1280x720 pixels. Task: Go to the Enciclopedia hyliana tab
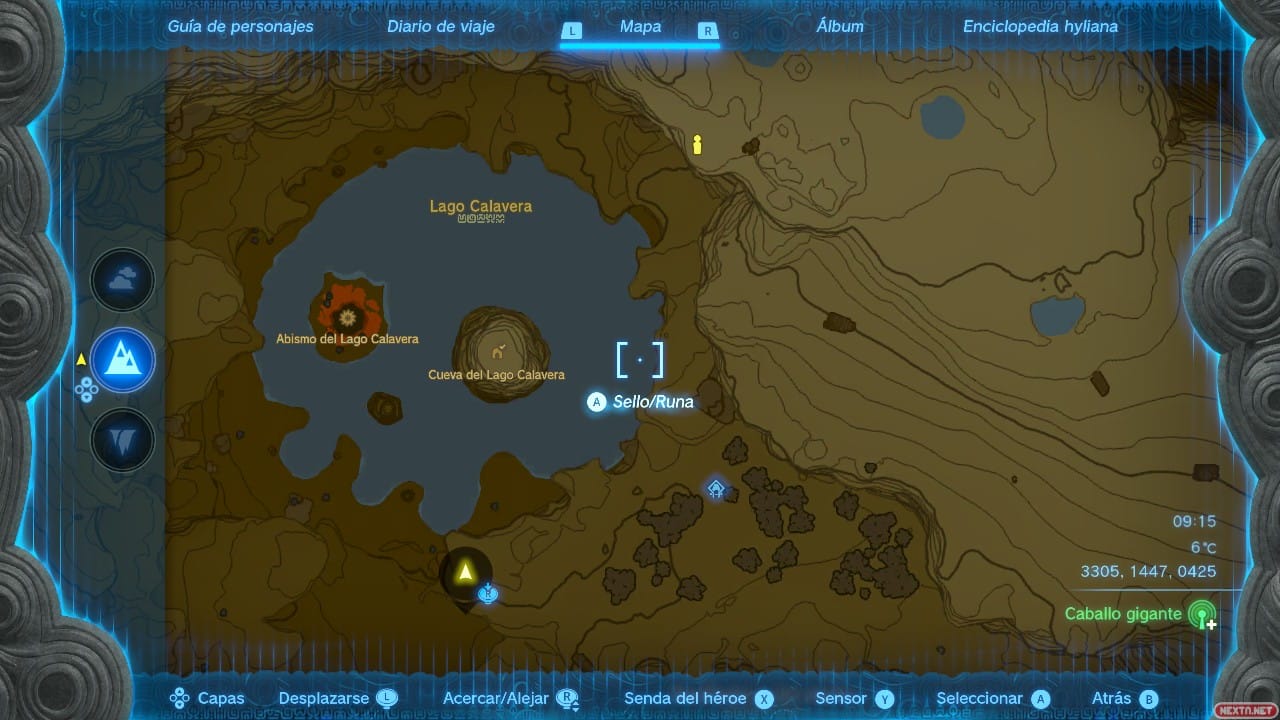tap(1040, 27)
